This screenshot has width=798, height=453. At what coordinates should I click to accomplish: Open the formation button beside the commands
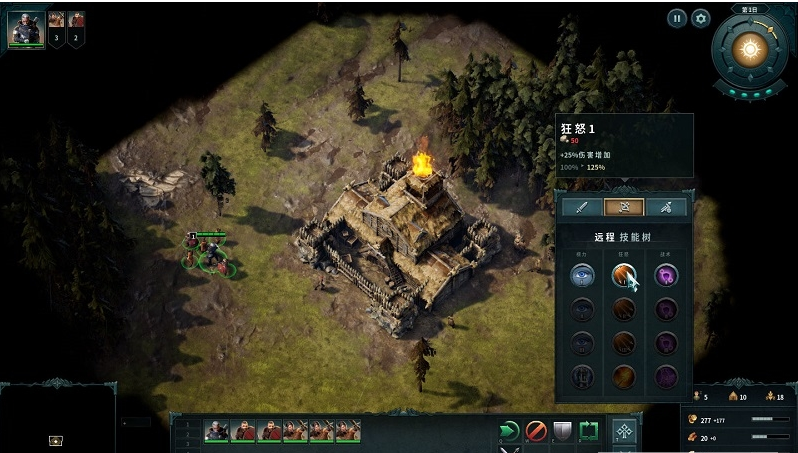624,433
